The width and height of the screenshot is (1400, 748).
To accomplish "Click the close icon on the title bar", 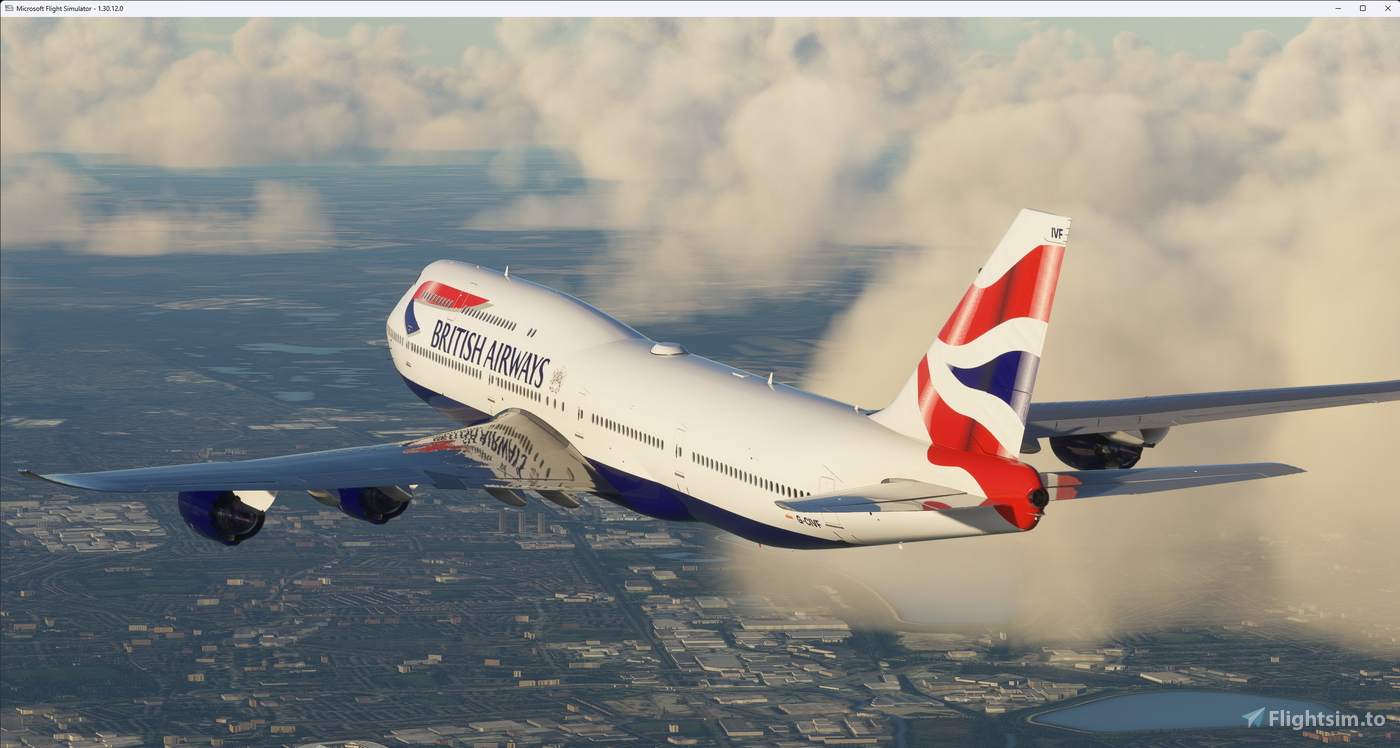I will [1389, 8].
